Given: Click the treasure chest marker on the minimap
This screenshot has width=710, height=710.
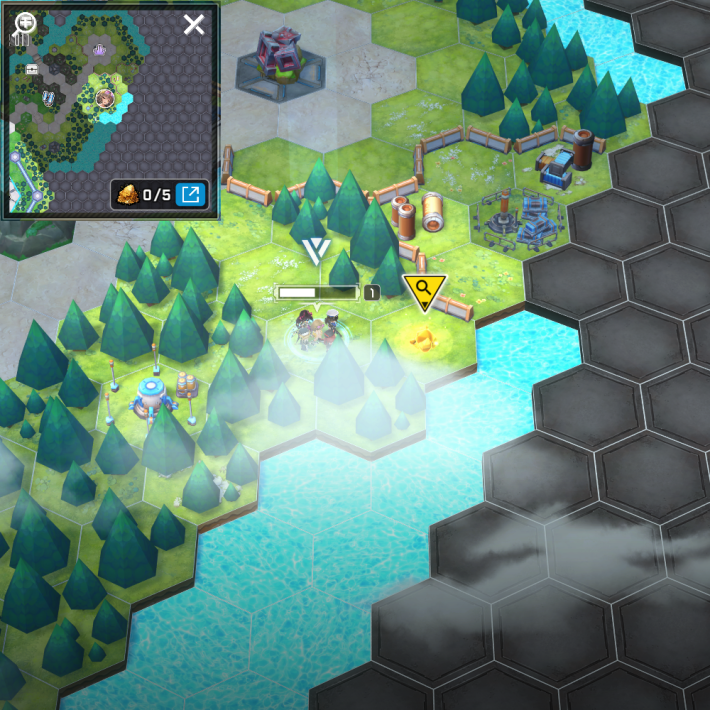Looking at the screenshot, I should [x=32, y=69].
